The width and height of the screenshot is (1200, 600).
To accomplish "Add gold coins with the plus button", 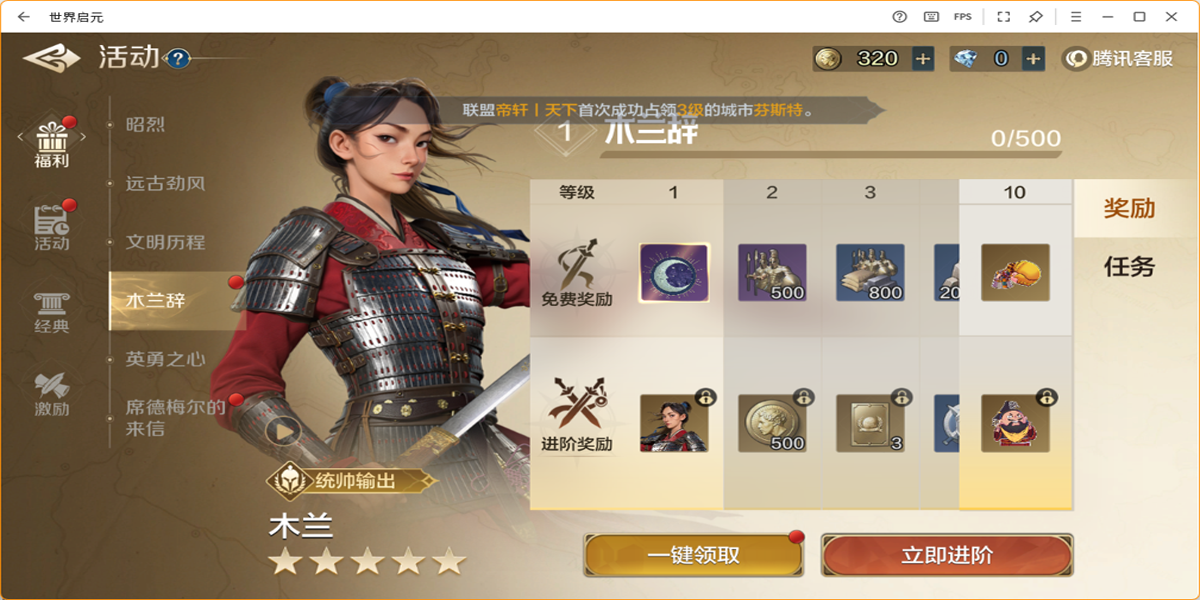I will pos(923,59).
